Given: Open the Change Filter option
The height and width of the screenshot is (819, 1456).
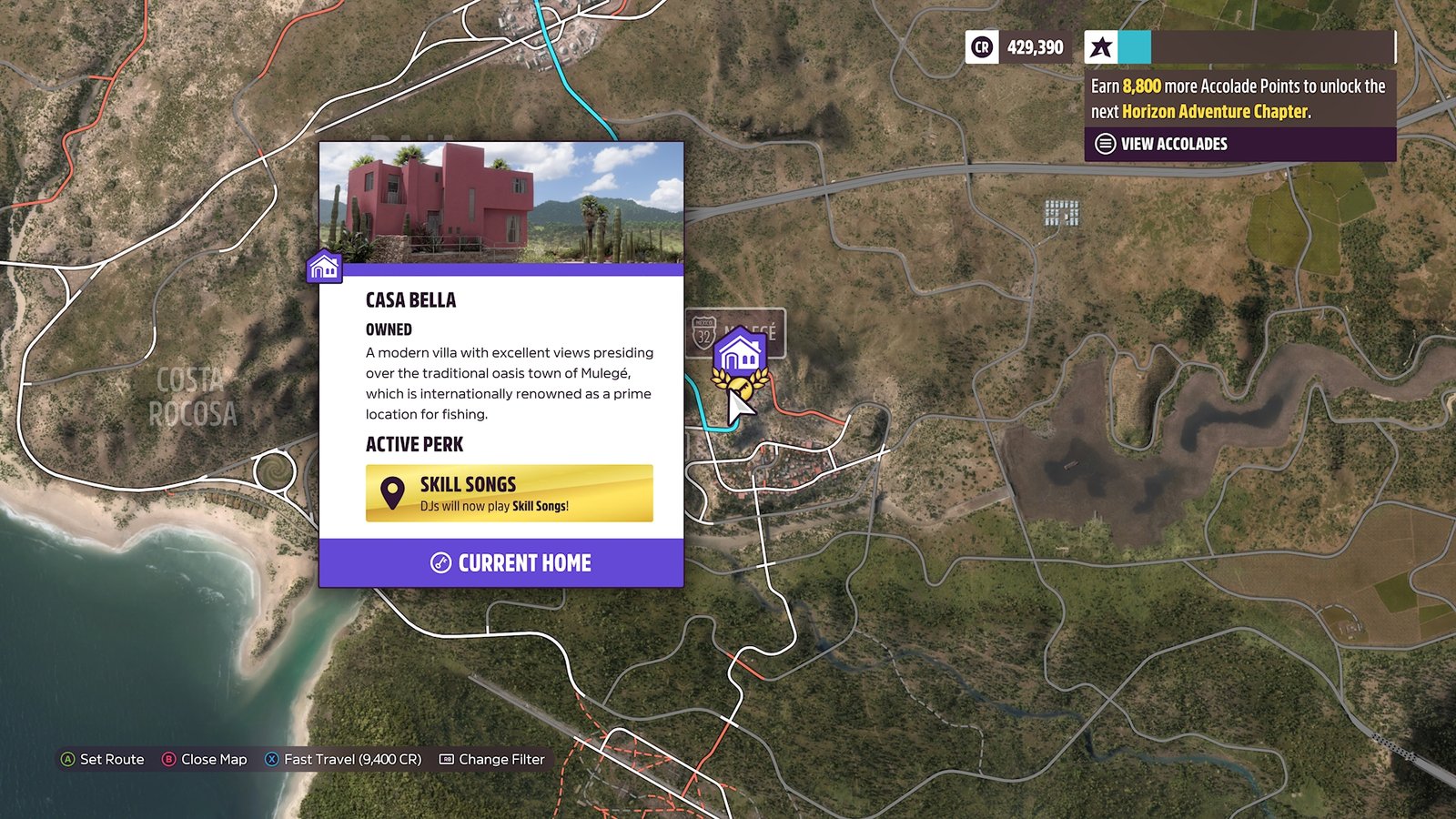Looking at the screenshot, I should (492, 759).
